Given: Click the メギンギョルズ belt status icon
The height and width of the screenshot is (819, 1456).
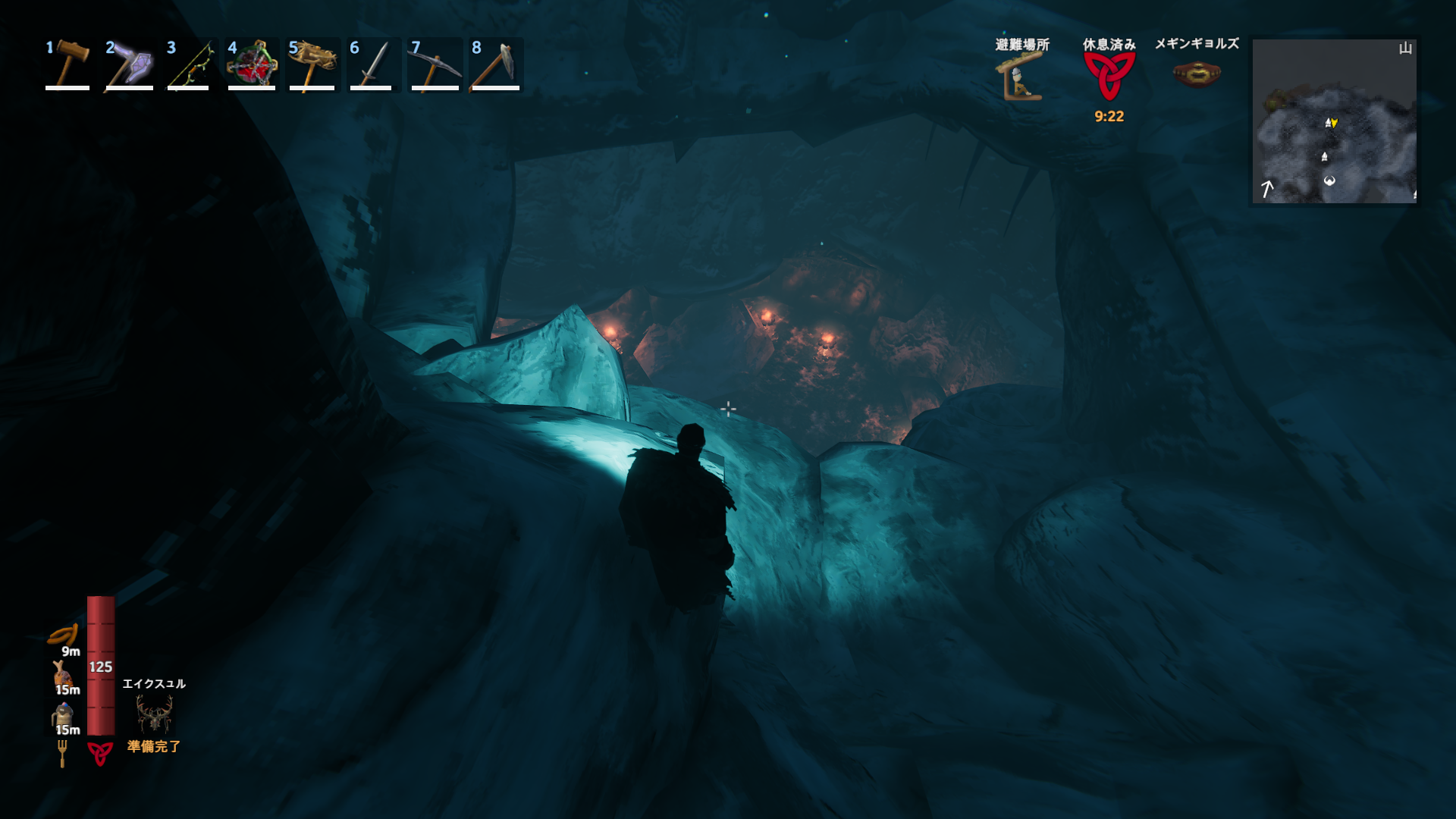Looking at the screenshot, I should 1197,74.
